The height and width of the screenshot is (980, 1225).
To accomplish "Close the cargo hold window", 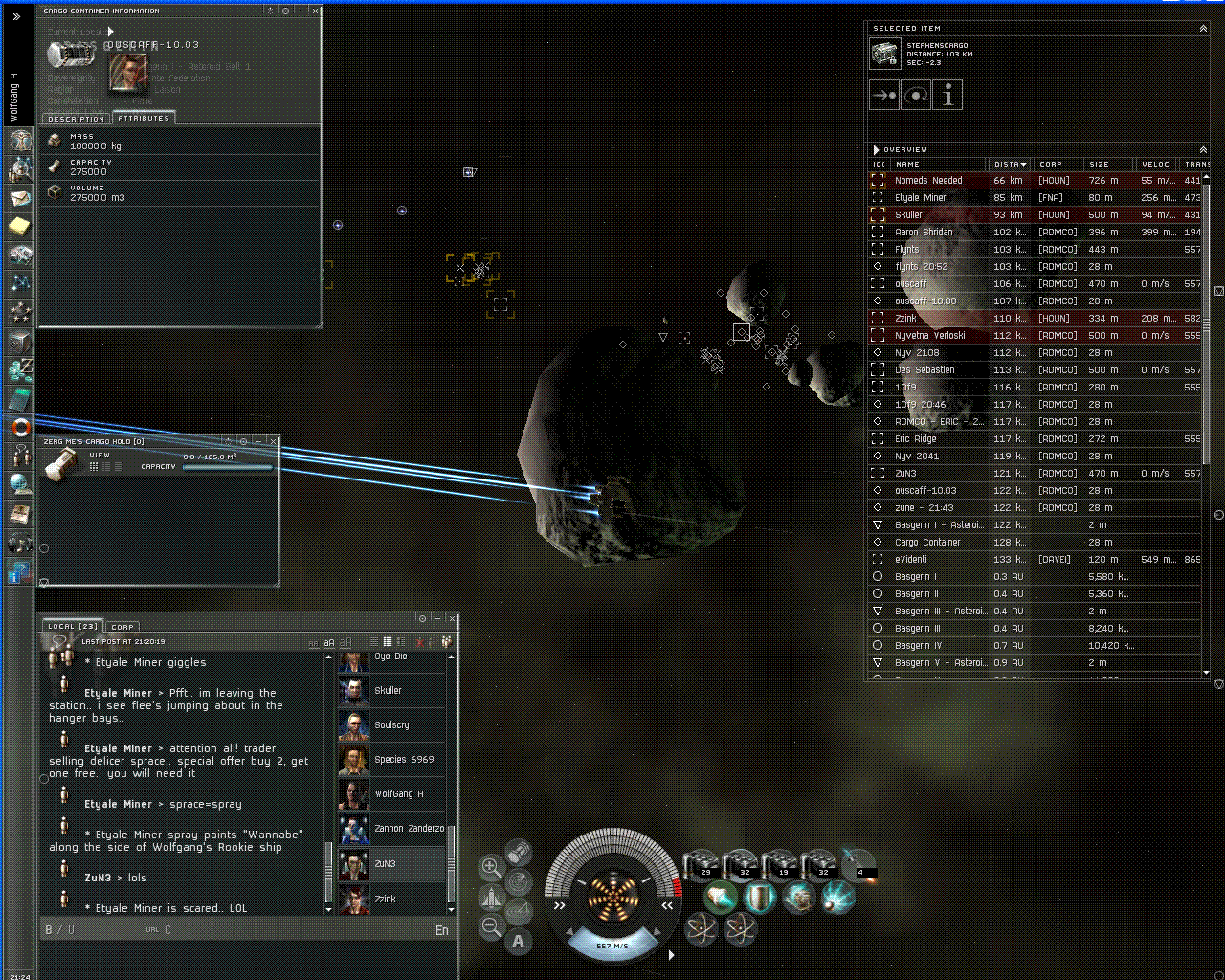I will click(274, 442).
